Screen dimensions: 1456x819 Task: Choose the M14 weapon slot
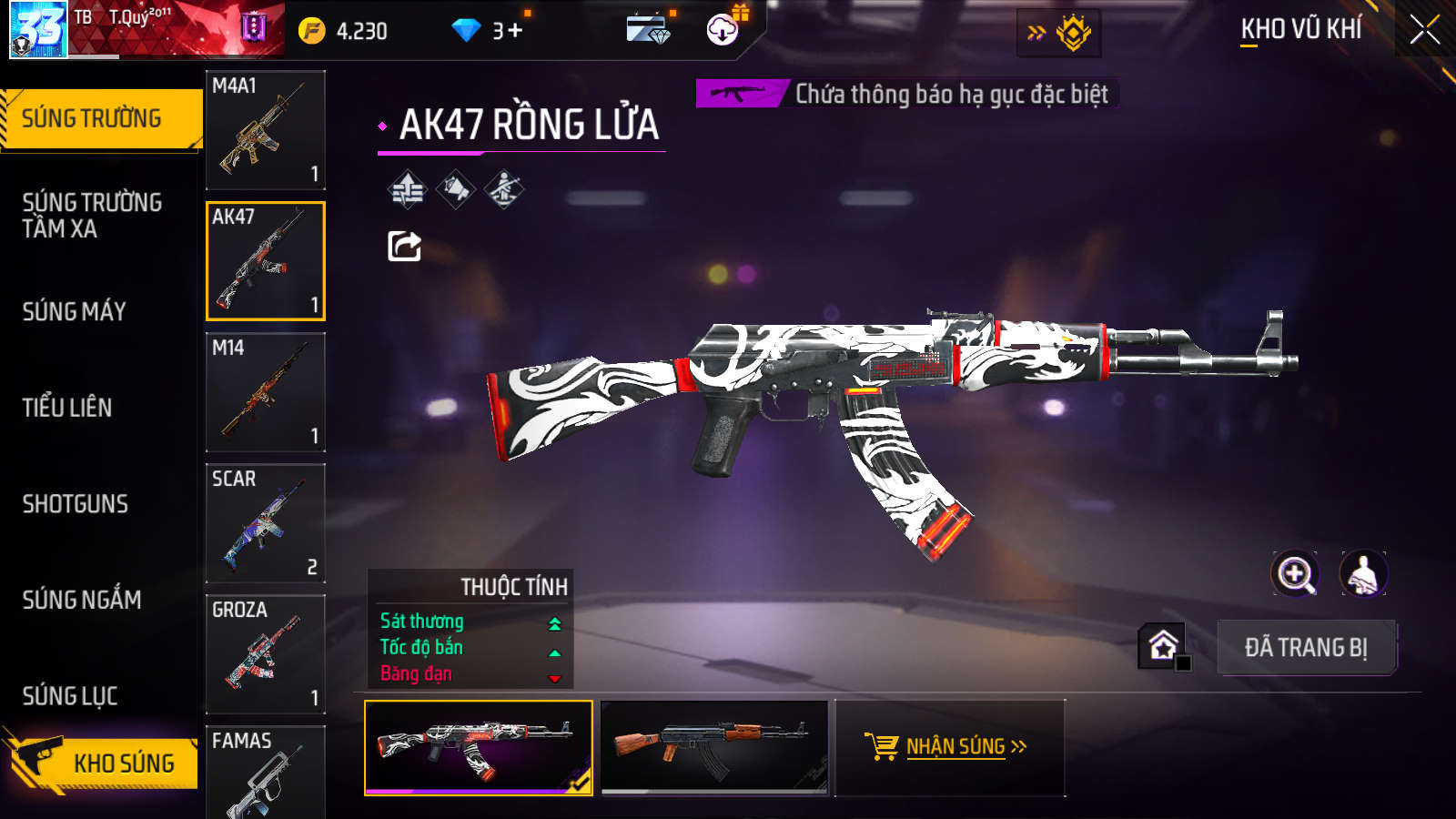pyautogui.click(x=266, y=392)
